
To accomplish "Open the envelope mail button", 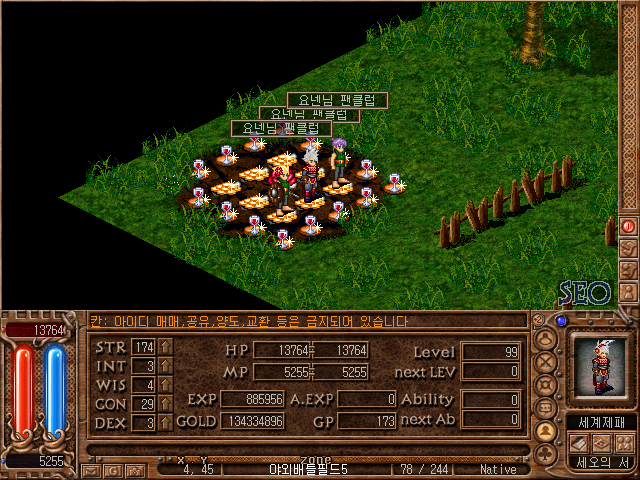I will point(92,469).
